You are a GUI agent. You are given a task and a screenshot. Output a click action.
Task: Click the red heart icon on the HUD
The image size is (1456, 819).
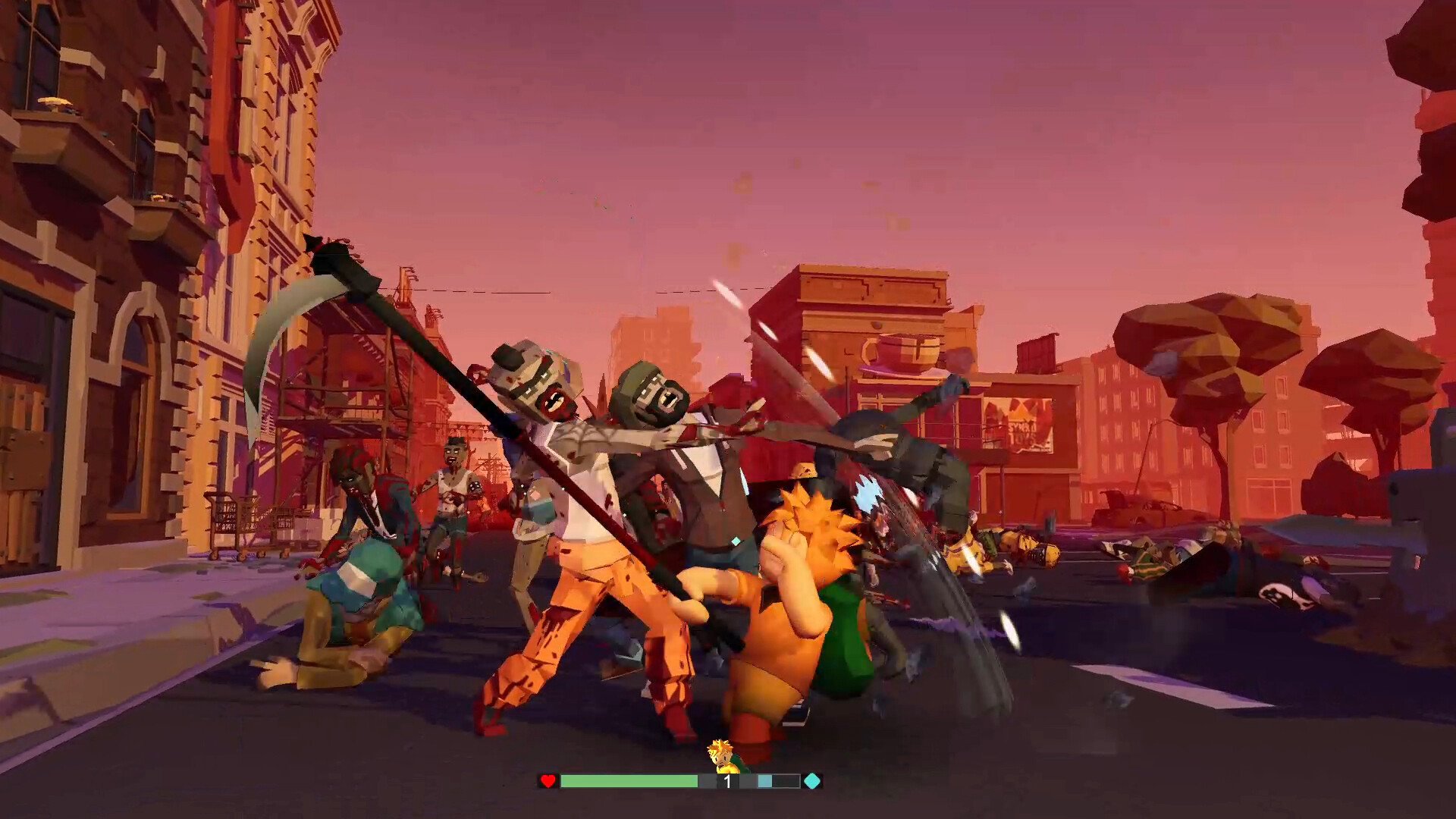pos(548,781)
